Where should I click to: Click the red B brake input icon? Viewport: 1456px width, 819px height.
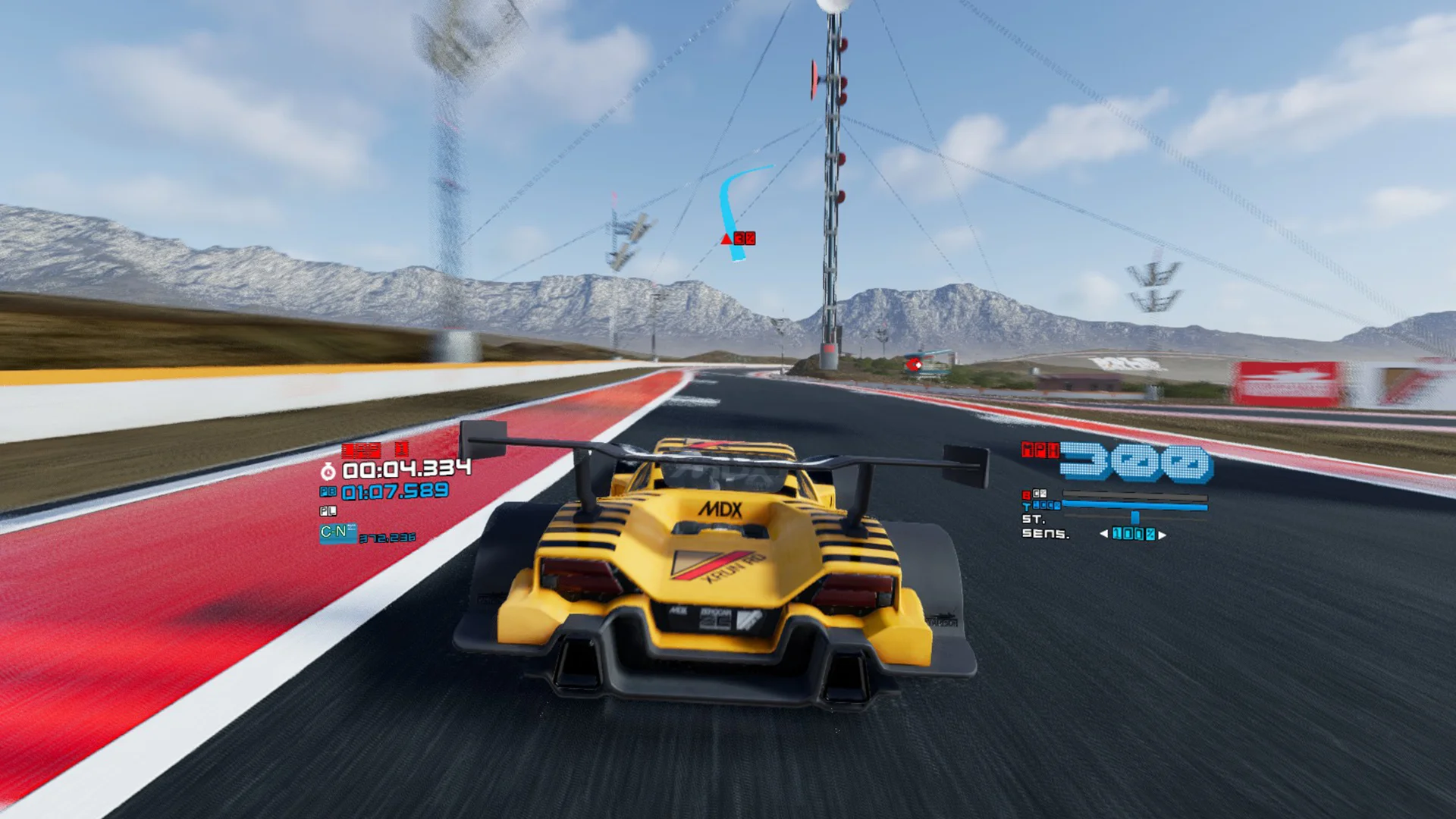click(1026, 494)
